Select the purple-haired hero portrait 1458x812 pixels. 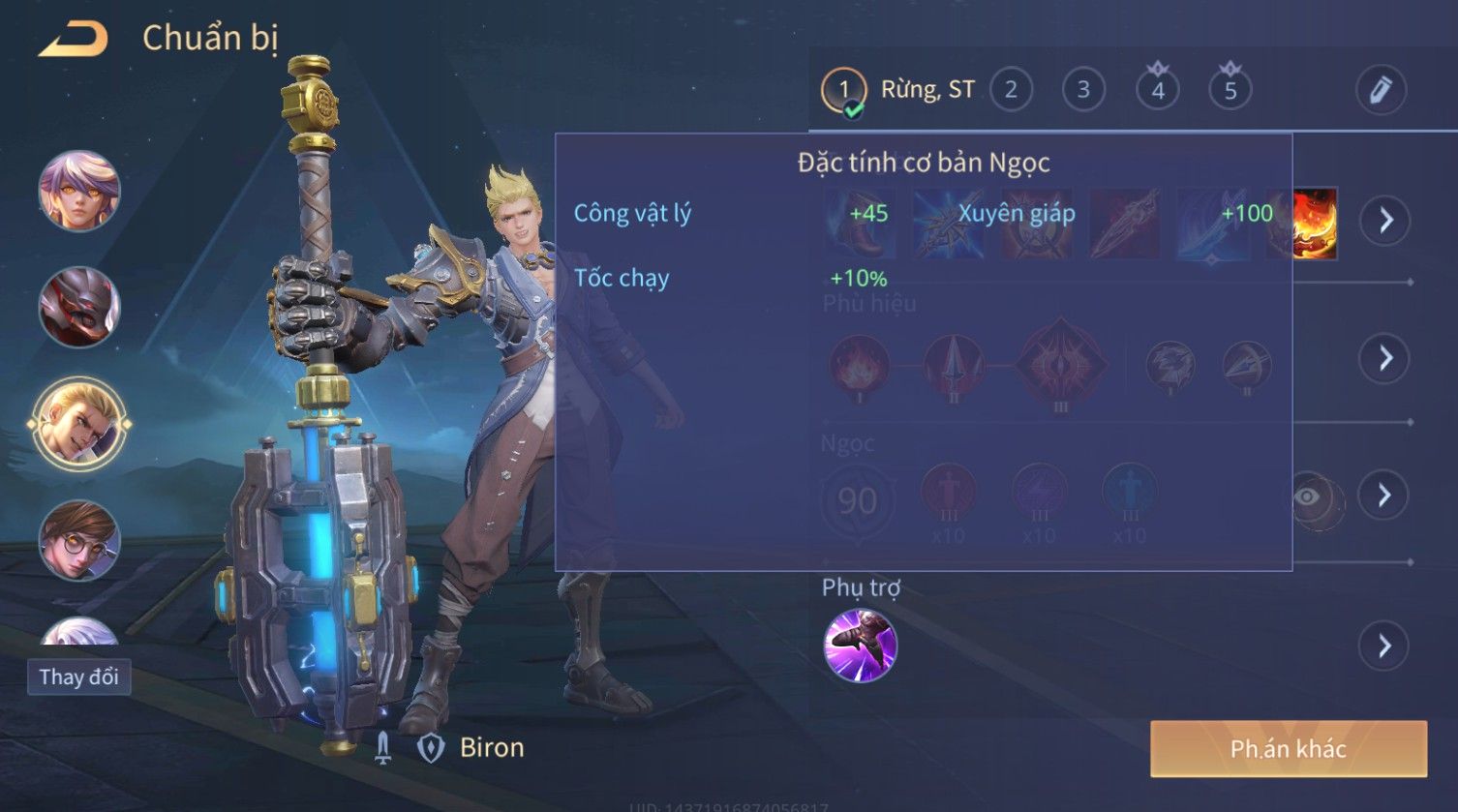click(79, 191)
